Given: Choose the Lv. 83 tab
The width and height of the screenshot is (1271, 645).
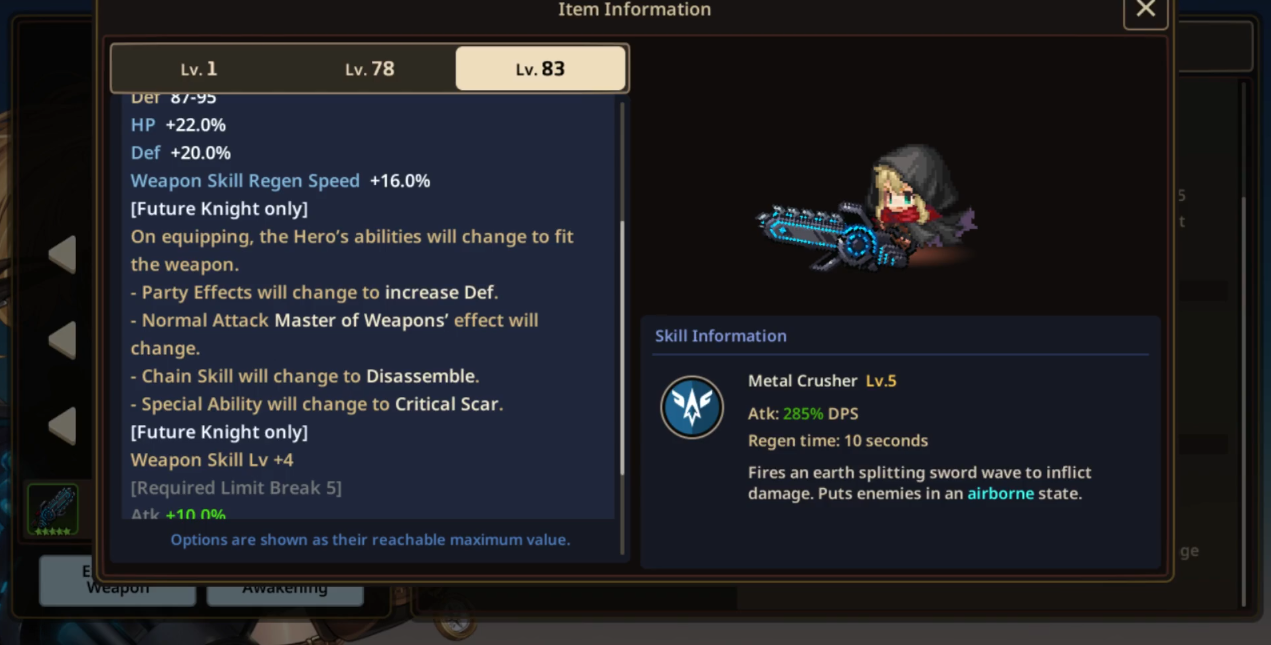Looking at the screenshot, I should coord(540,69).
